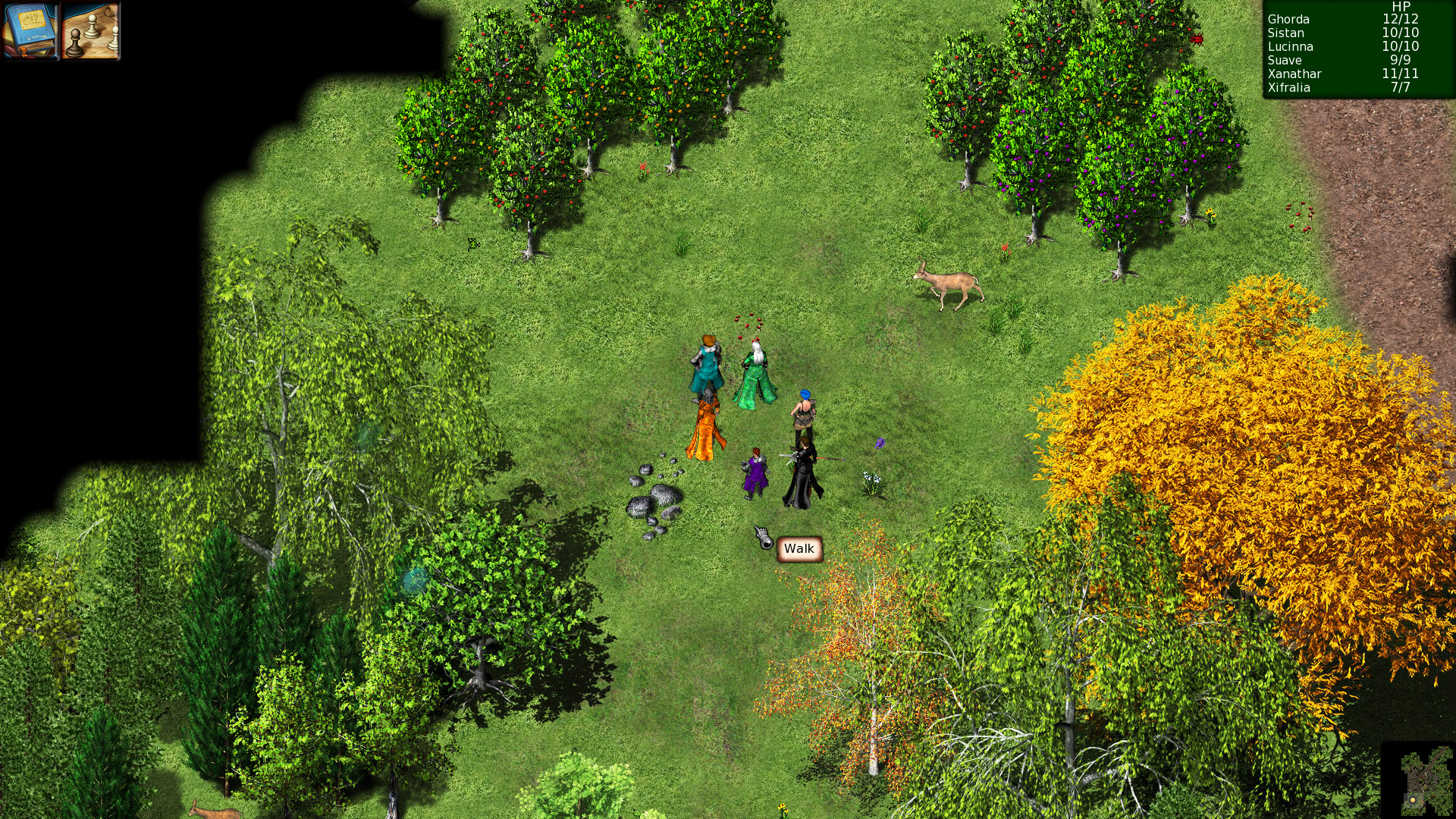Open the journal book icon
Image resolution: width=1456 pixels, height=819 pixels.
pyautogui.click(x=30, y=31)
